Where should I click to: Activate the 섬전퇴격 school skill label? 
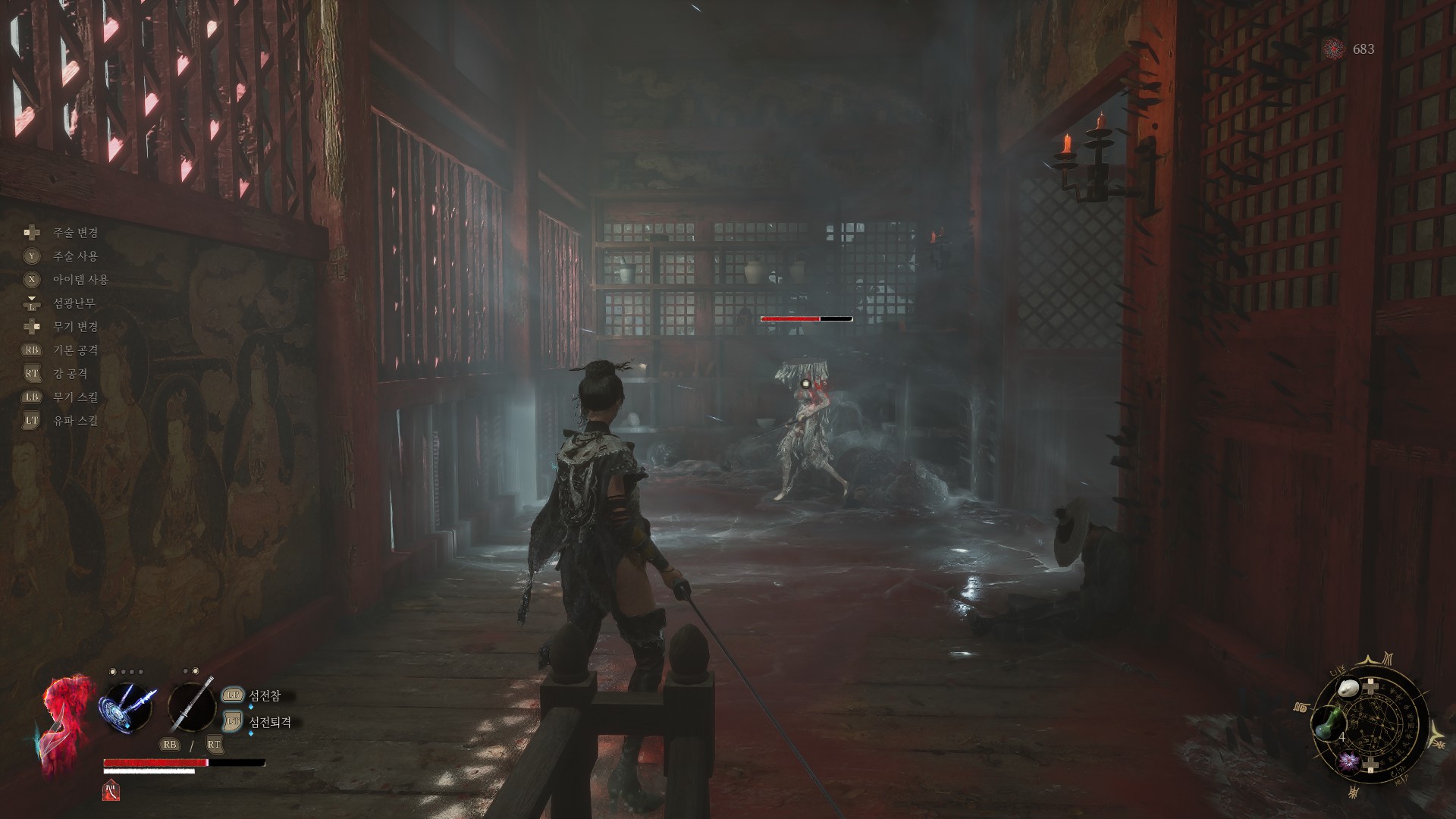coord(270,722)
